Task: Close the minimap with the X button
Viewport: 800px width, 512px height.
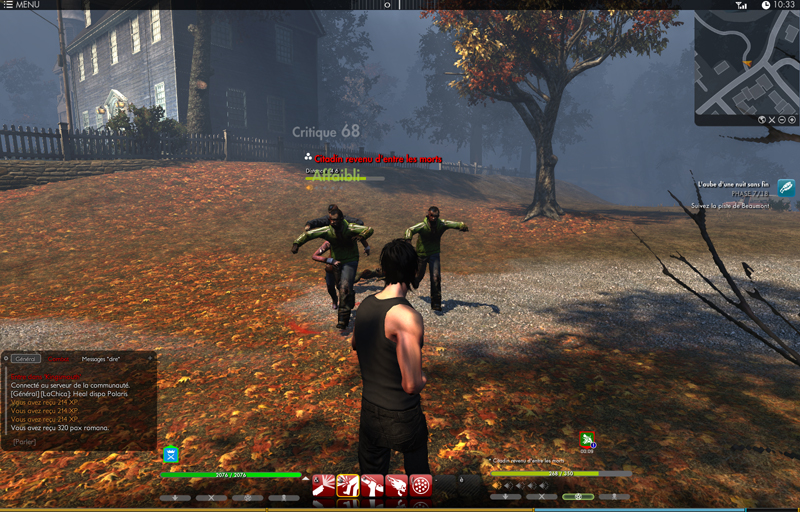Action: pos(770,119)
